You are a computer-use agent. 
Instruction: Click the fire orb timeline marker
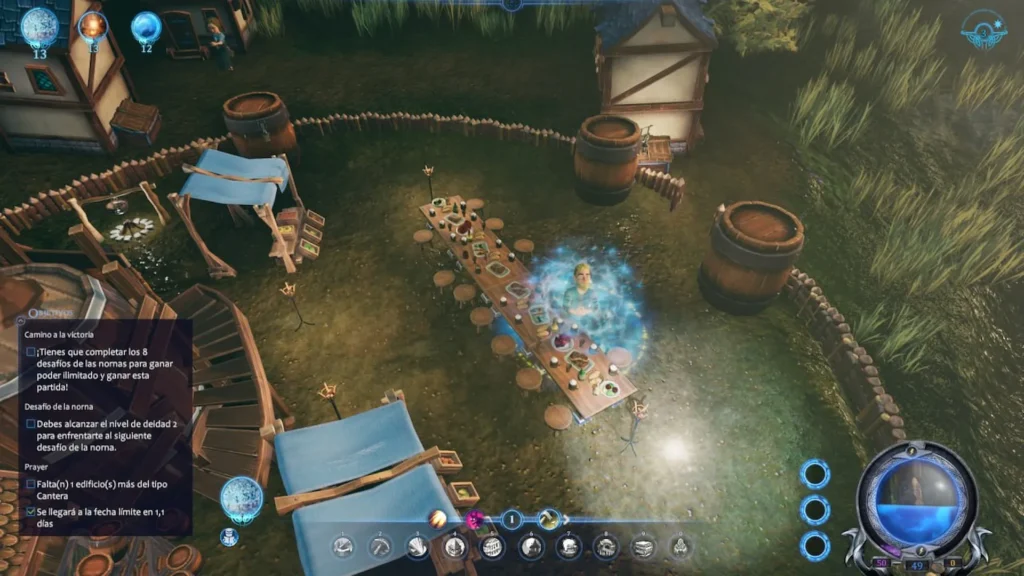point(438,518)
